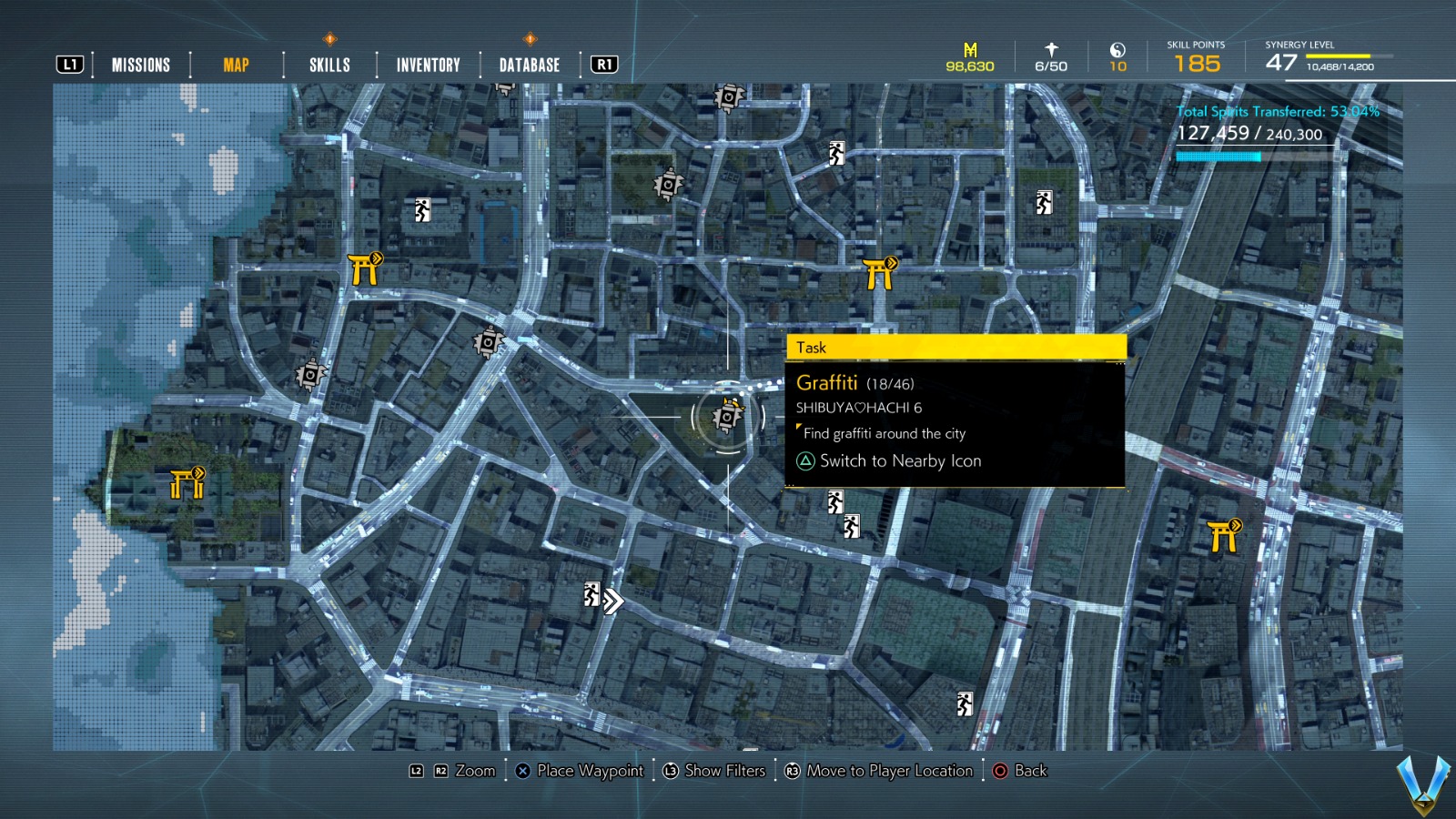
Task: Click Place Waypoint at the bottom bar
Action: tap(580, 771)
